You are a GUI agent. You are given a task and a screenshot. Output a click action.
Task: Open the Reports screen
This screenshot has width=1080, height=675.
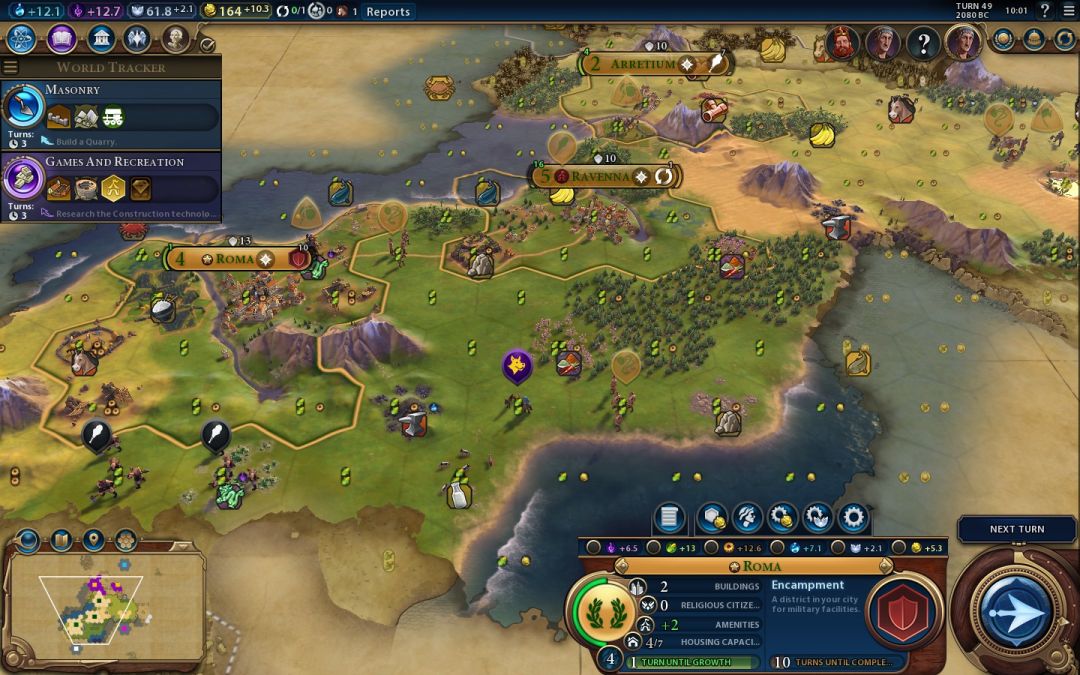click(388, 11)
